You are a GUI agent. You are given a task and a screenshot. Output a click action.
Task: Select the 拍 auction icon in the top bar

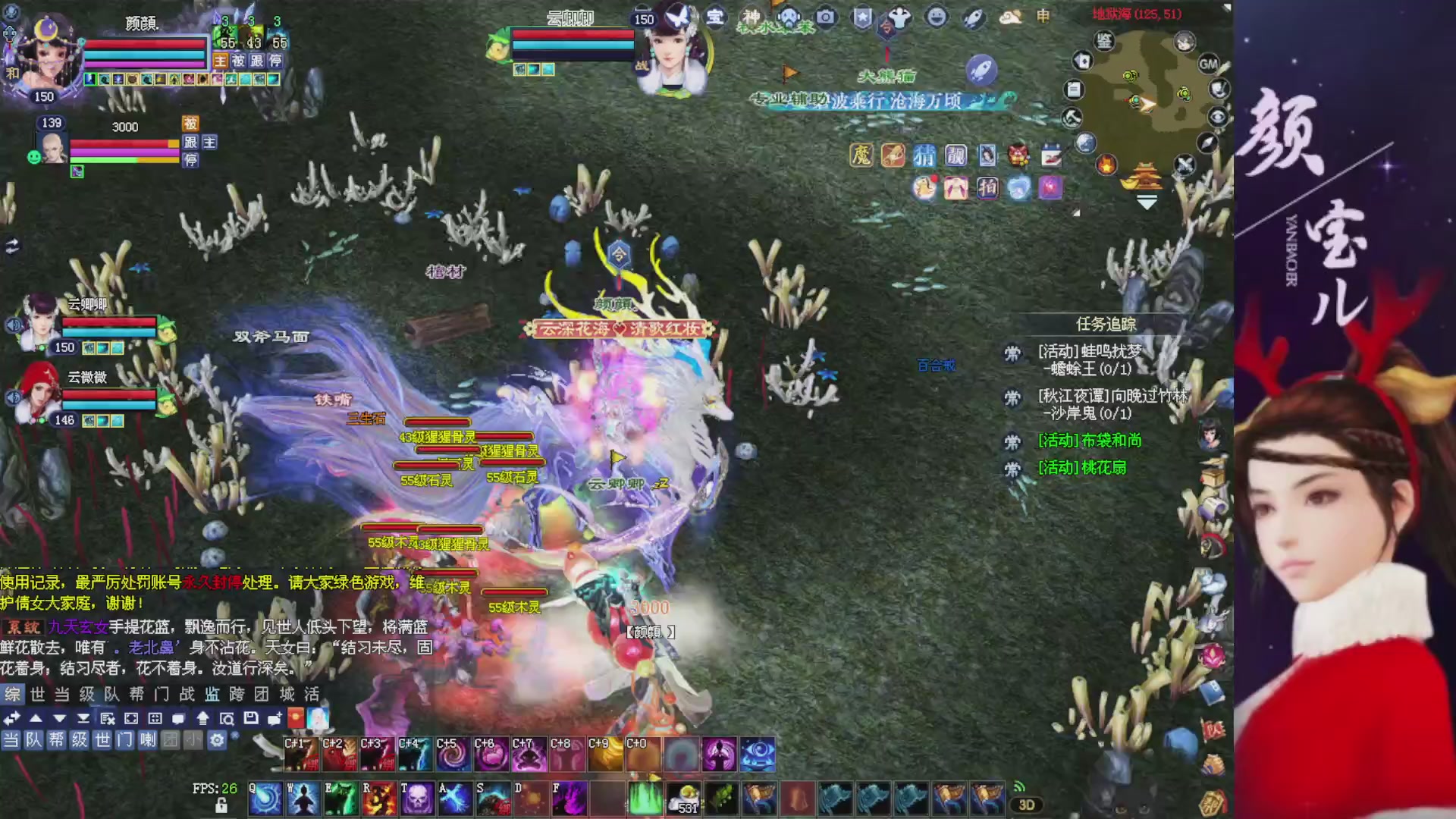coord(988,189)
